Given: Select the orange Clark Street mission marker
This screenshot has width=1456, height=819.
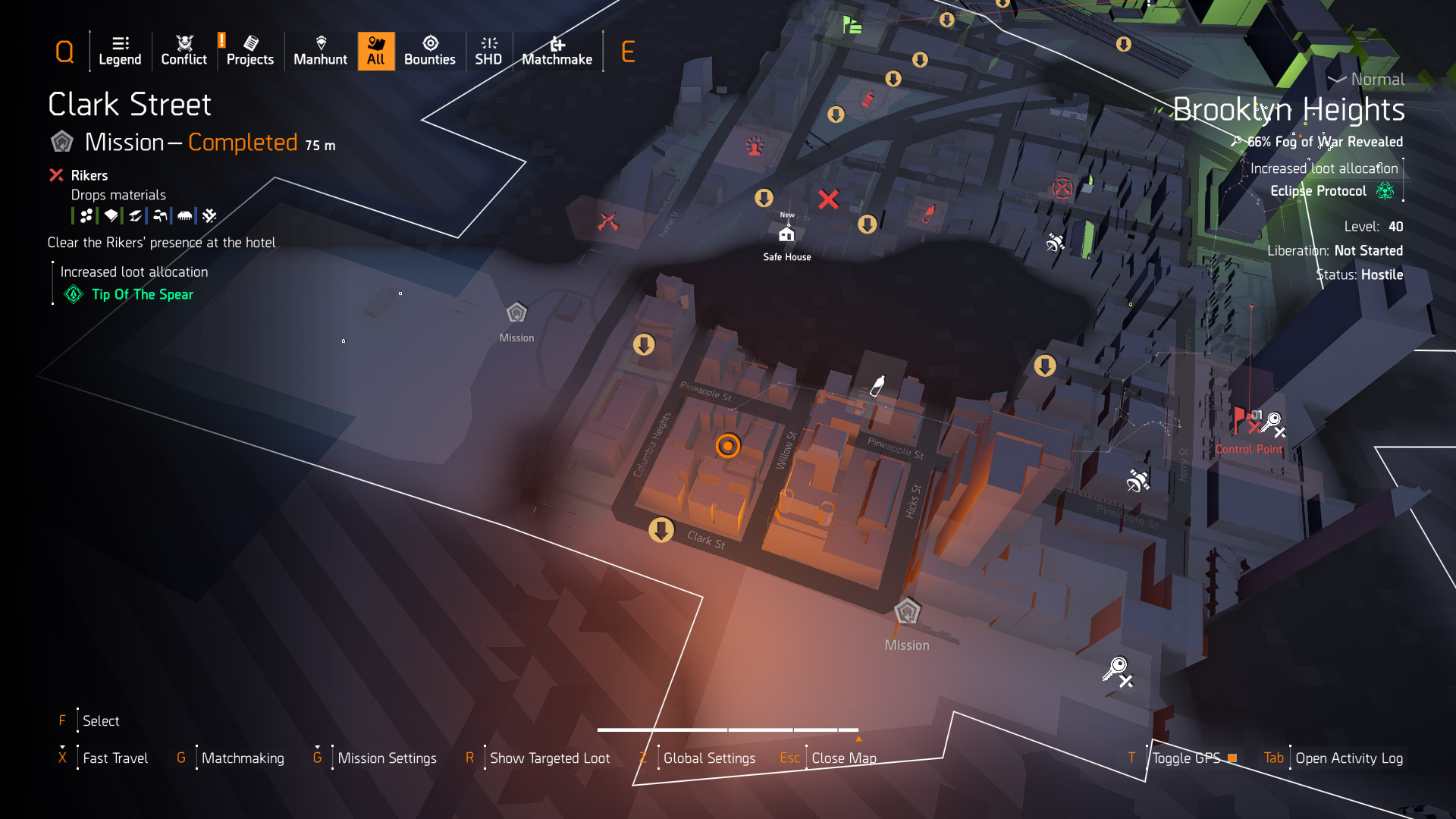Looking at the screenshot, I should [728, 446].
